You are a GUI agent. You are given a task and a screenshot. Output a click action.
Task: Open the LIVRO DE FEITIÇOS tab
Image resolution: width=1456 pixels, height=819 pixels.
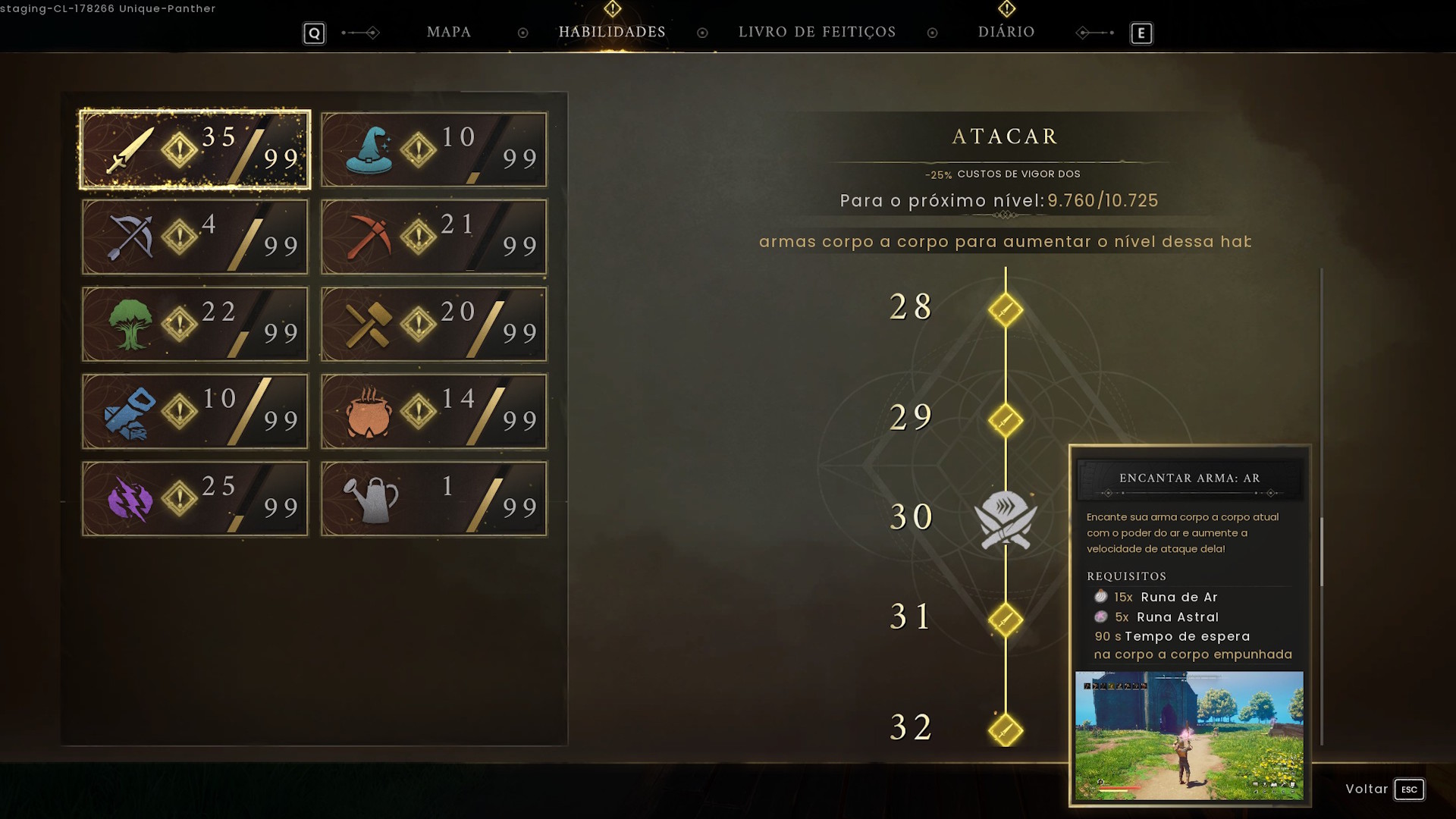(817, 32)
